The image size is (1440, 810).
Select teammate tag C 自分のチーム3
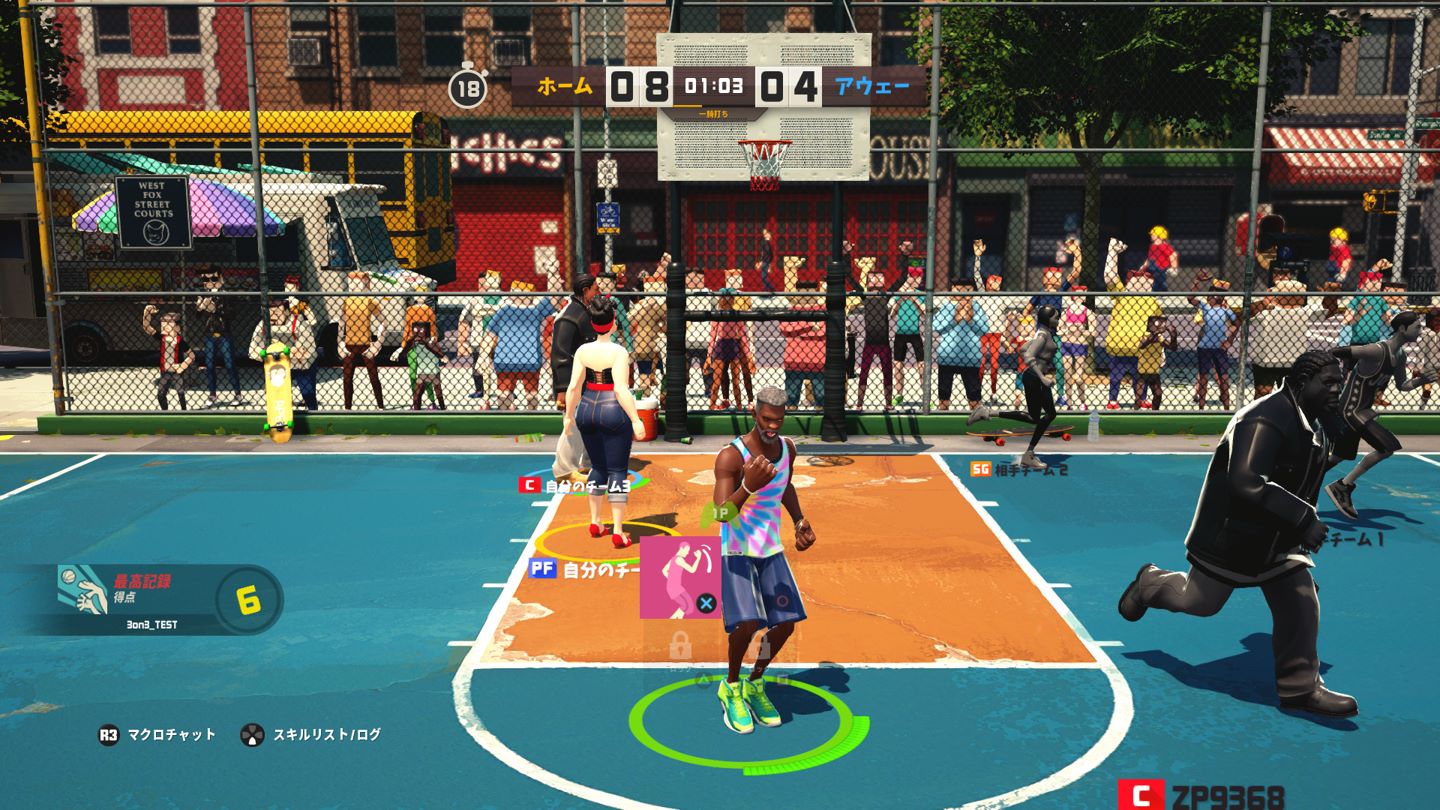pos(575,486)
